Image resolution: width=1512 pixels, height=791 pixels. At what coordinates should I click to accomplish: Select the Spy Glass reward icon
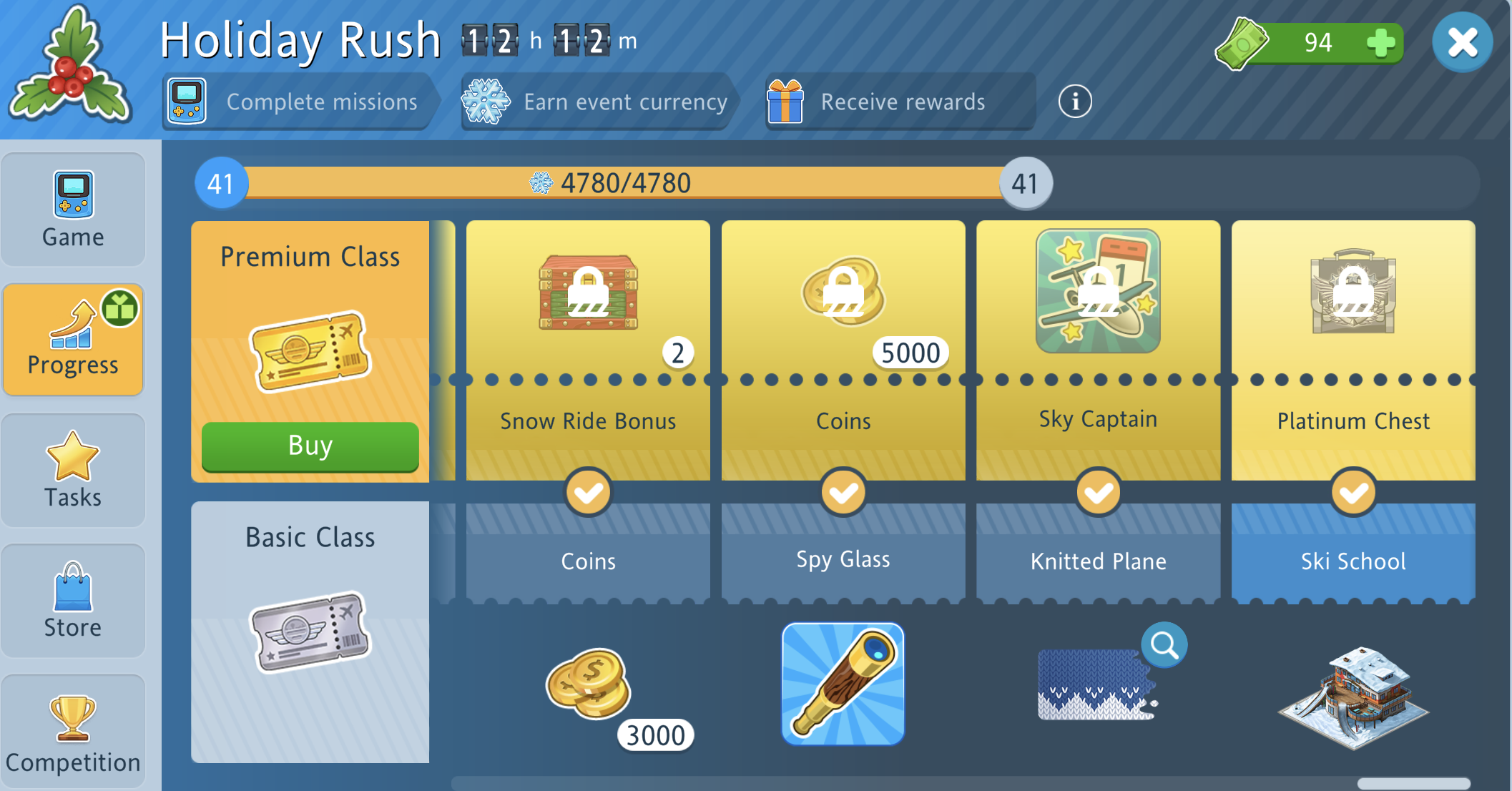[843, 684]
